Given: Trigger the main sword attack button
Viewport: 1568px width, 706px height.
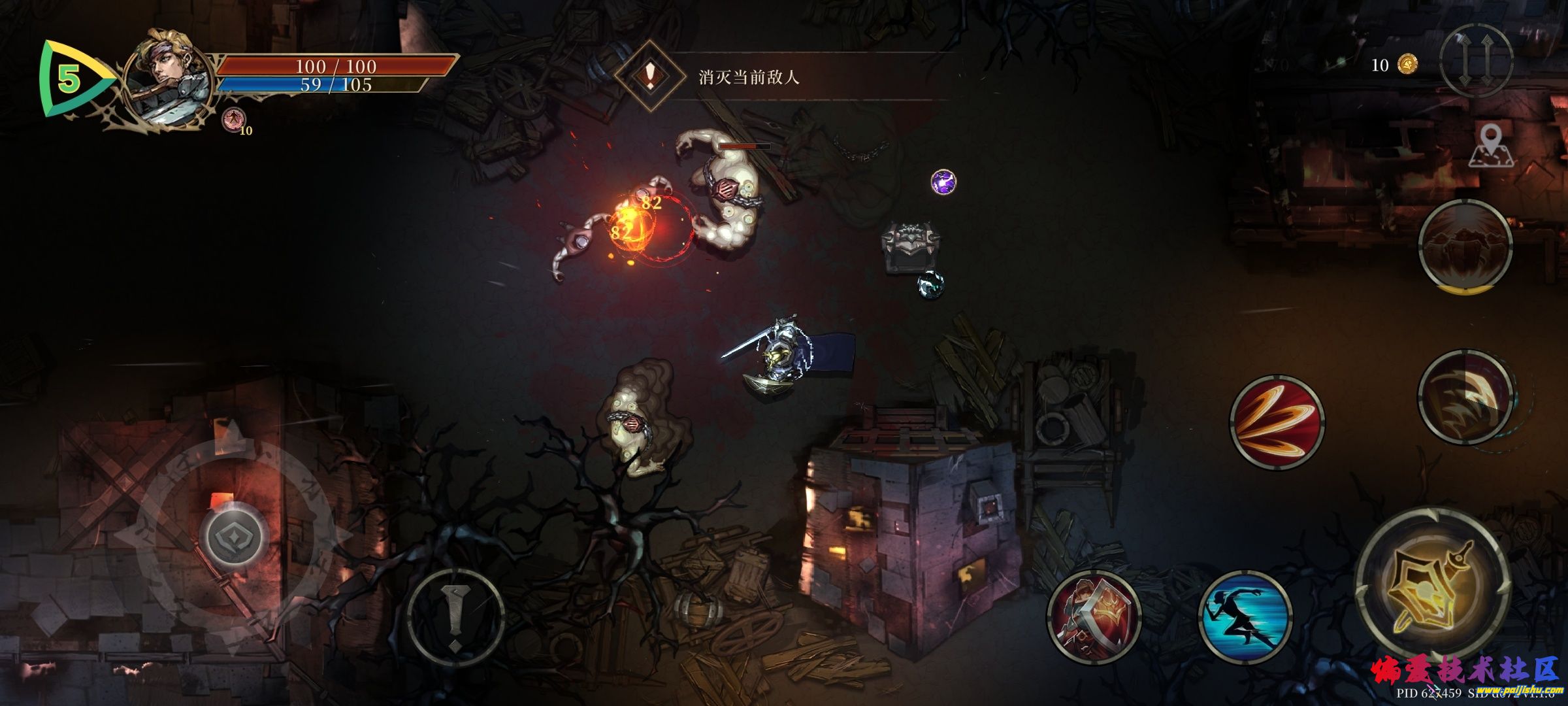Looking at the screenshot, I should 1433,585.
